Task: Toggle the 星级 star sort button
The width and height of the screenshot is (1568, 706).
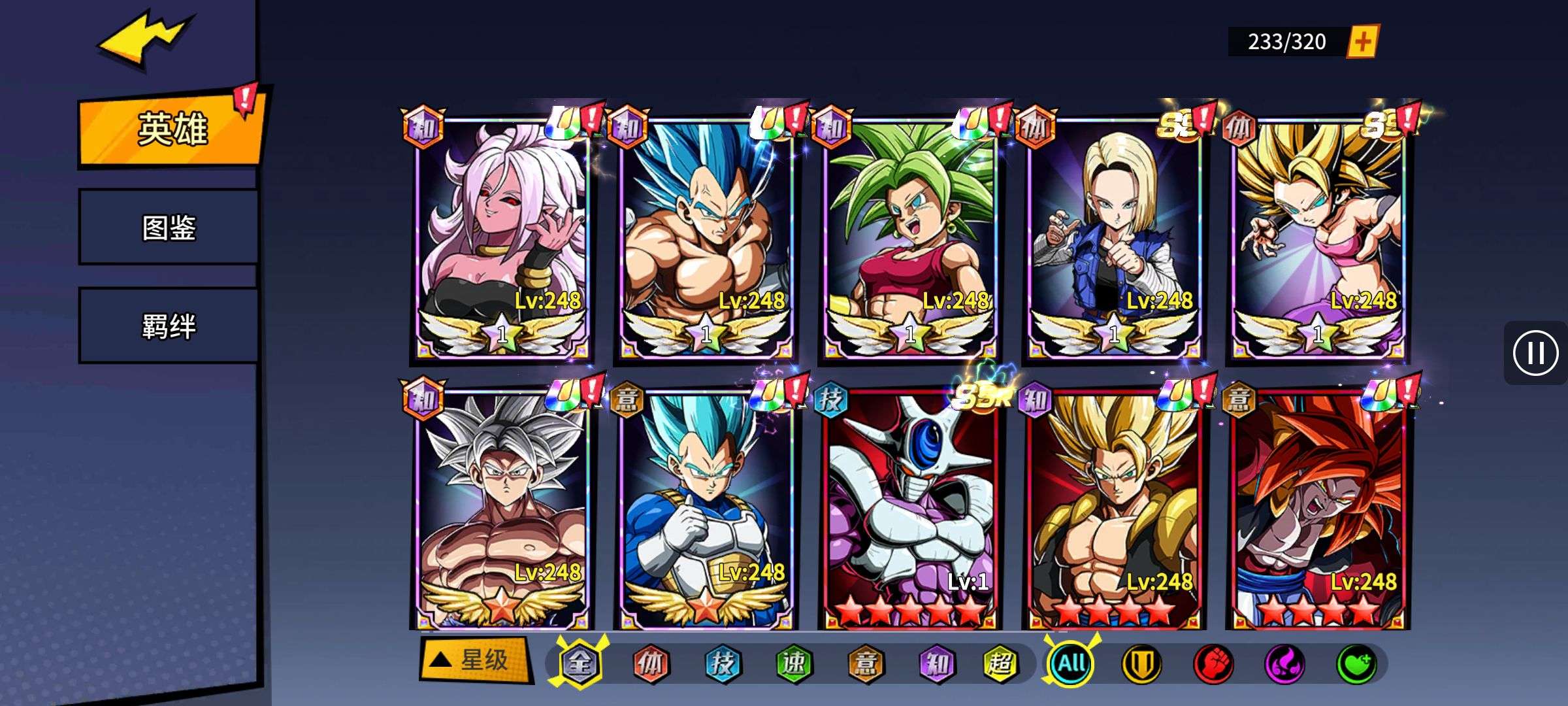Action: [474, 660]
